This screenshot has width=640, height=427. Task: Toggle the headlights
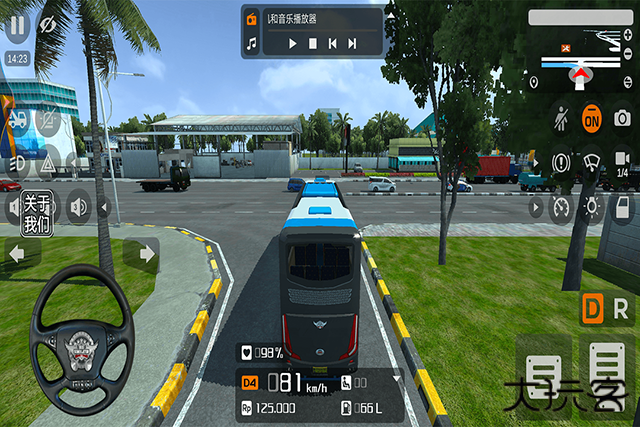pos(18,164)
